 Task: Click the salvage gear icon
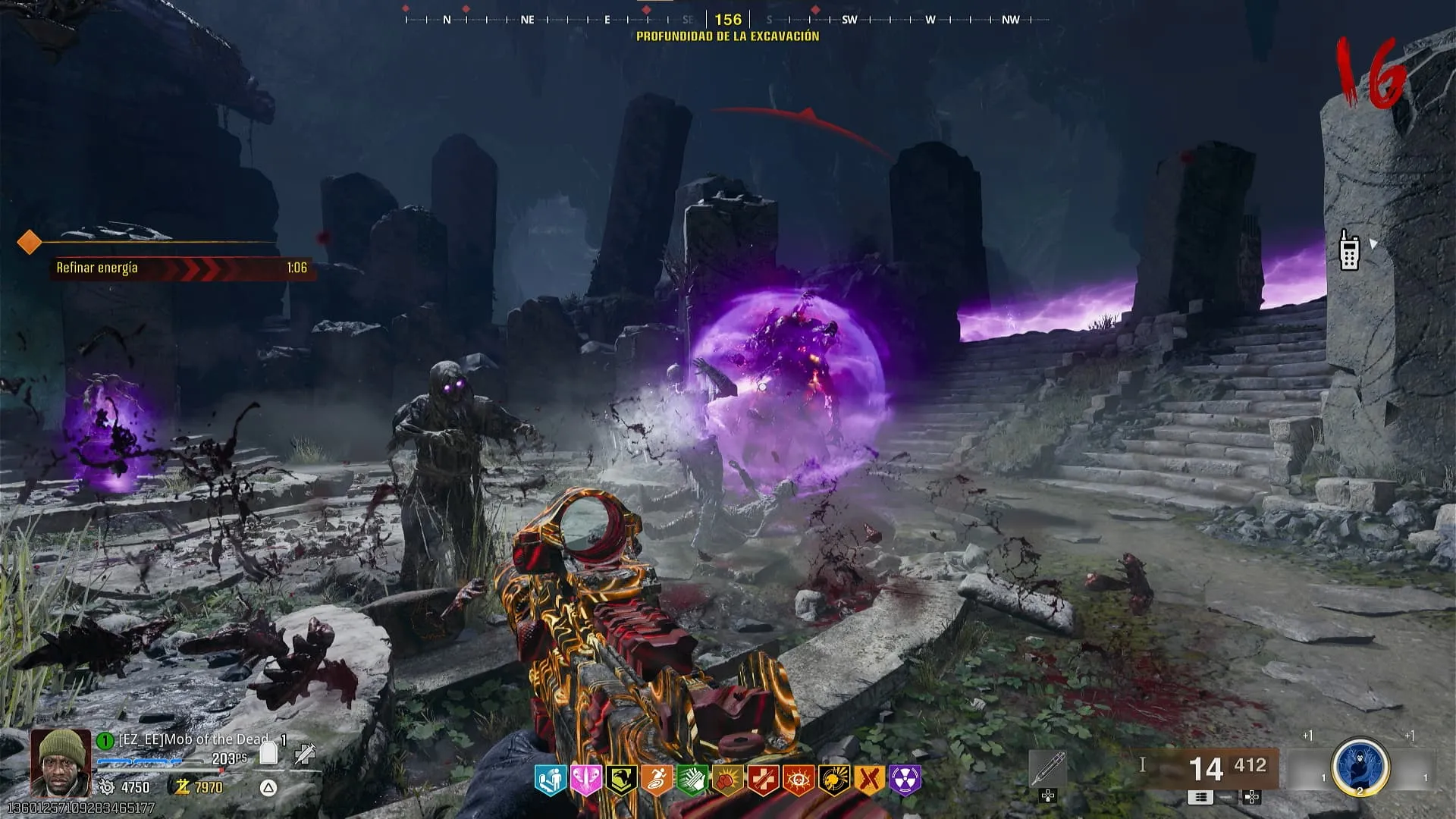point(106,787)
